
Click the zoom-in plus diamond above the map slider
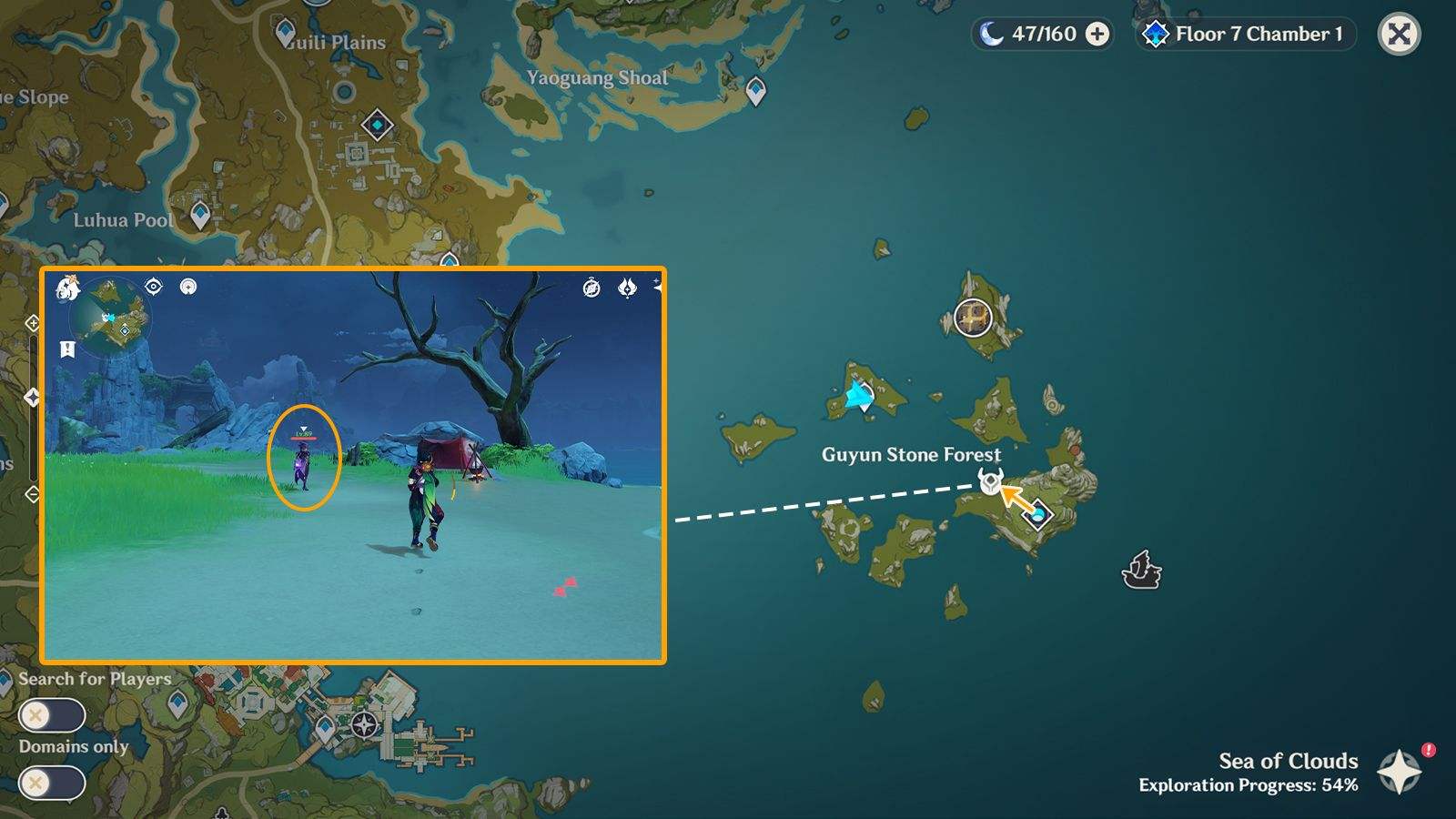tap(33, 324)
